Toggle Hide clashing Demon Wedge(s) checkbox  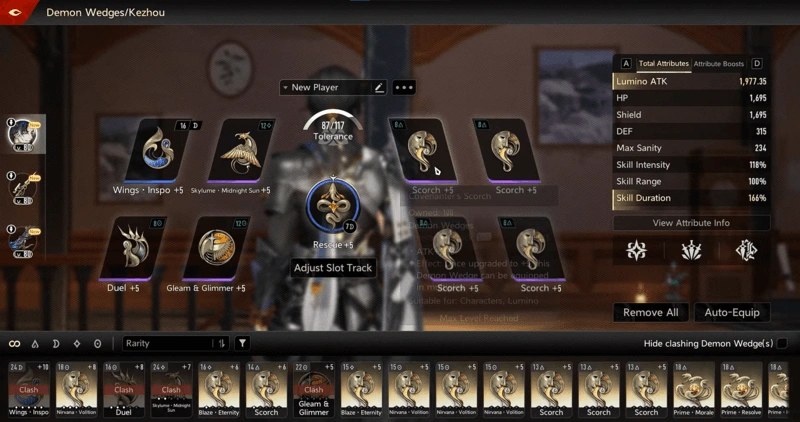(781, 344)
